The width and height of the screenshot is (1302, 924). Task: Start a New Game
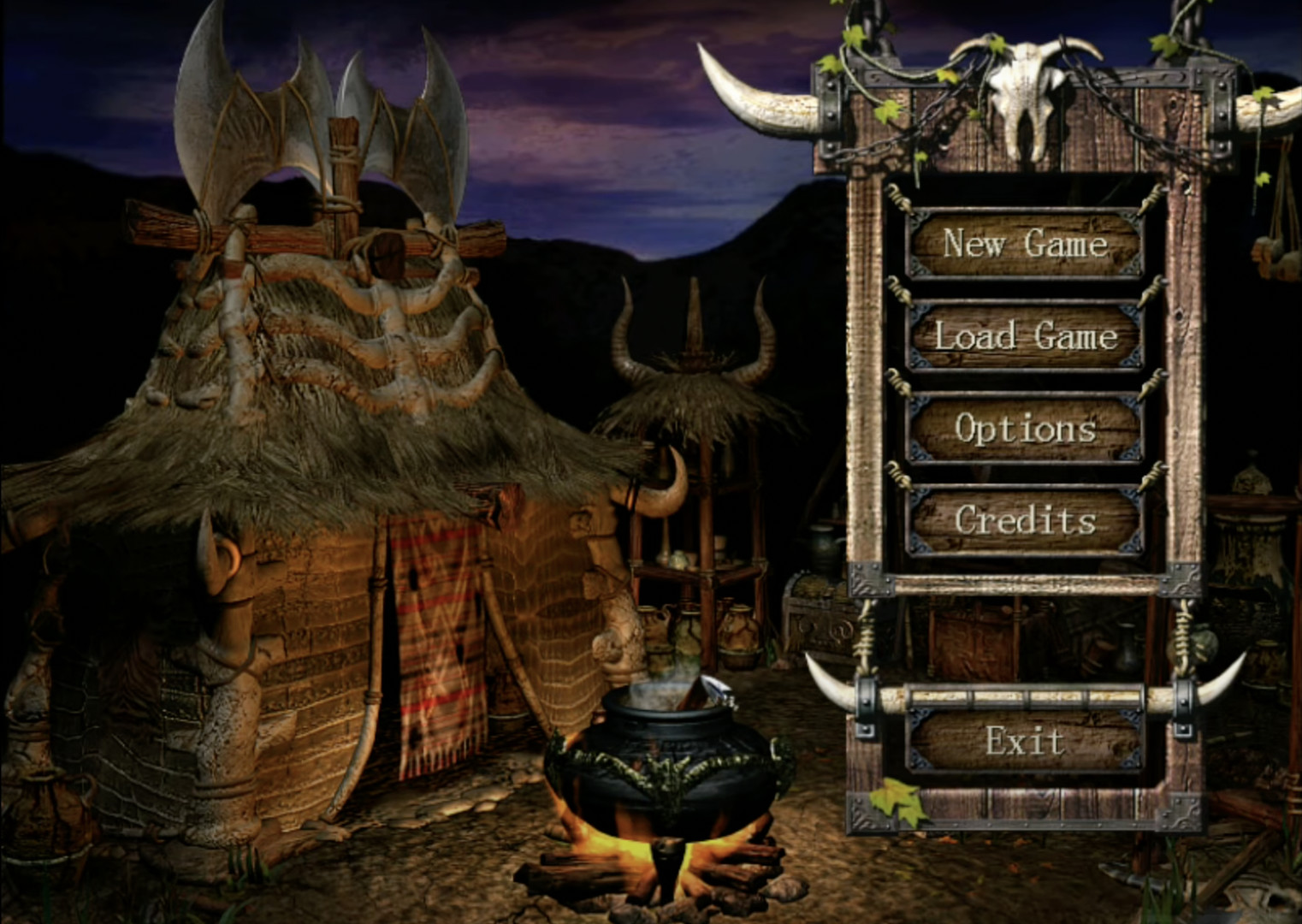pyautogui.click(x=1023, y=245)
